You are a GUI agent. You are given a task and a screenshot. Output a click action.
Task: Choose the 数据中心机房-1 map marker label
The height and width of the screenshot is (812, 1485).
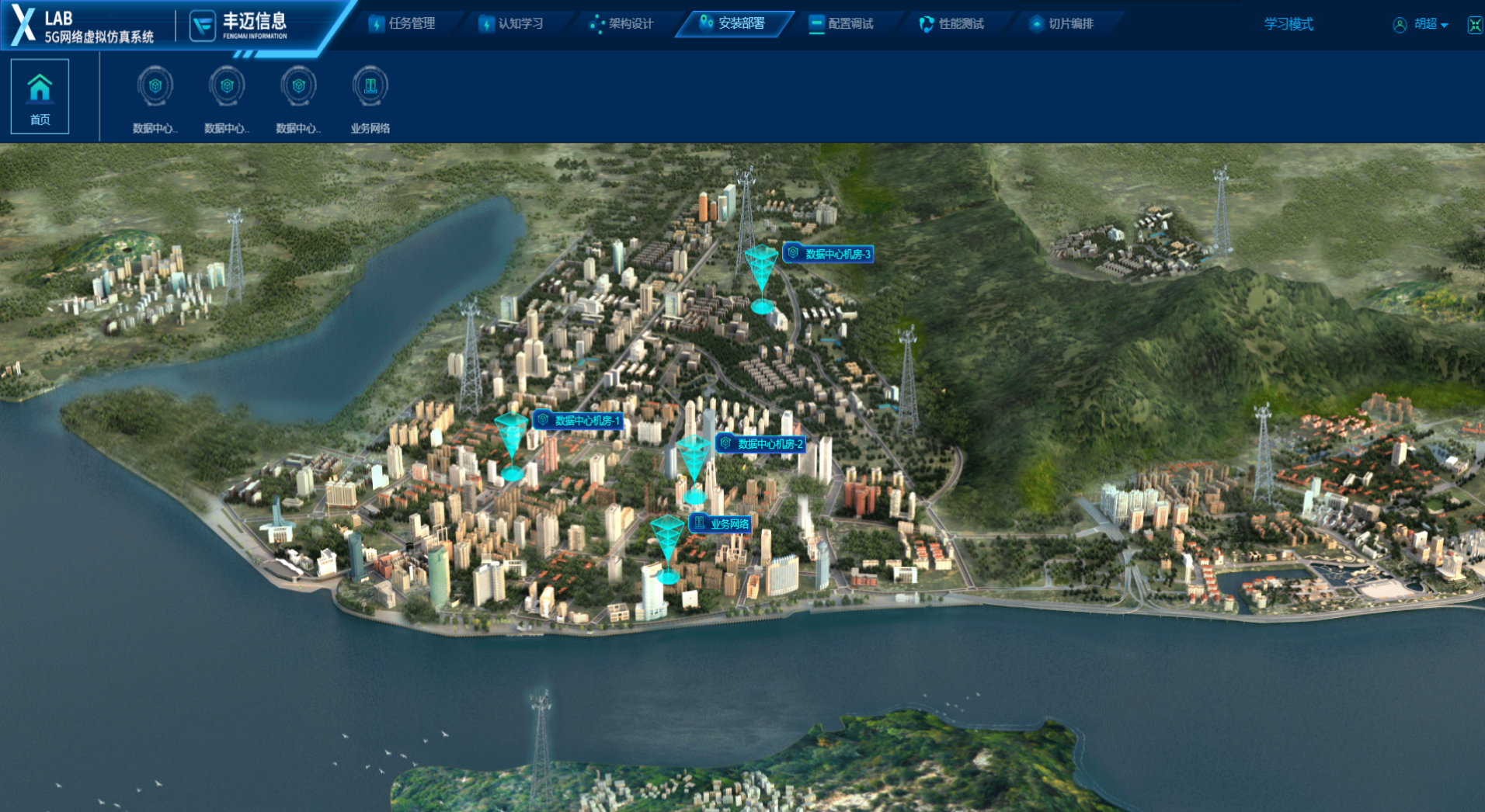[x=579, y=420]
